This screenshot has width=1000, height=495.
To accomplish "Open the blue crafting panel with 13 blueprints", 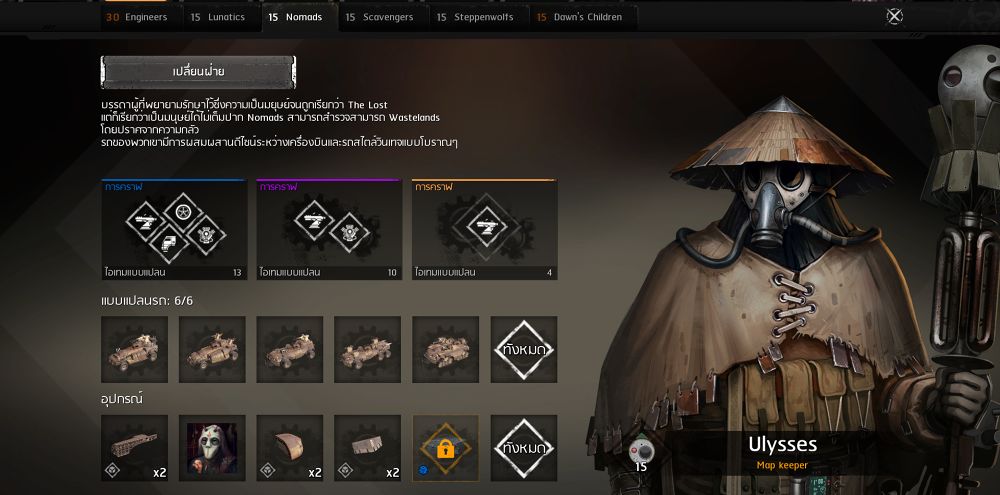I will pos(174,230).
